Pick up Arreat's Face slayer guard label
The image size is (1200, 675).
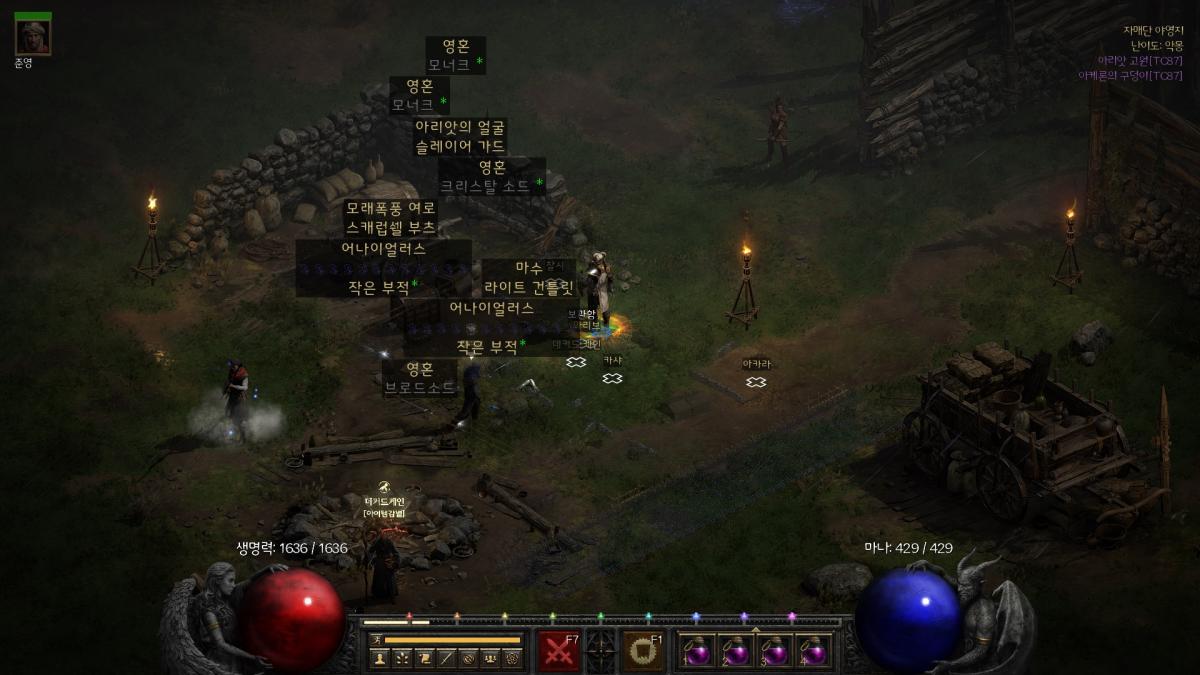(460, 137)
